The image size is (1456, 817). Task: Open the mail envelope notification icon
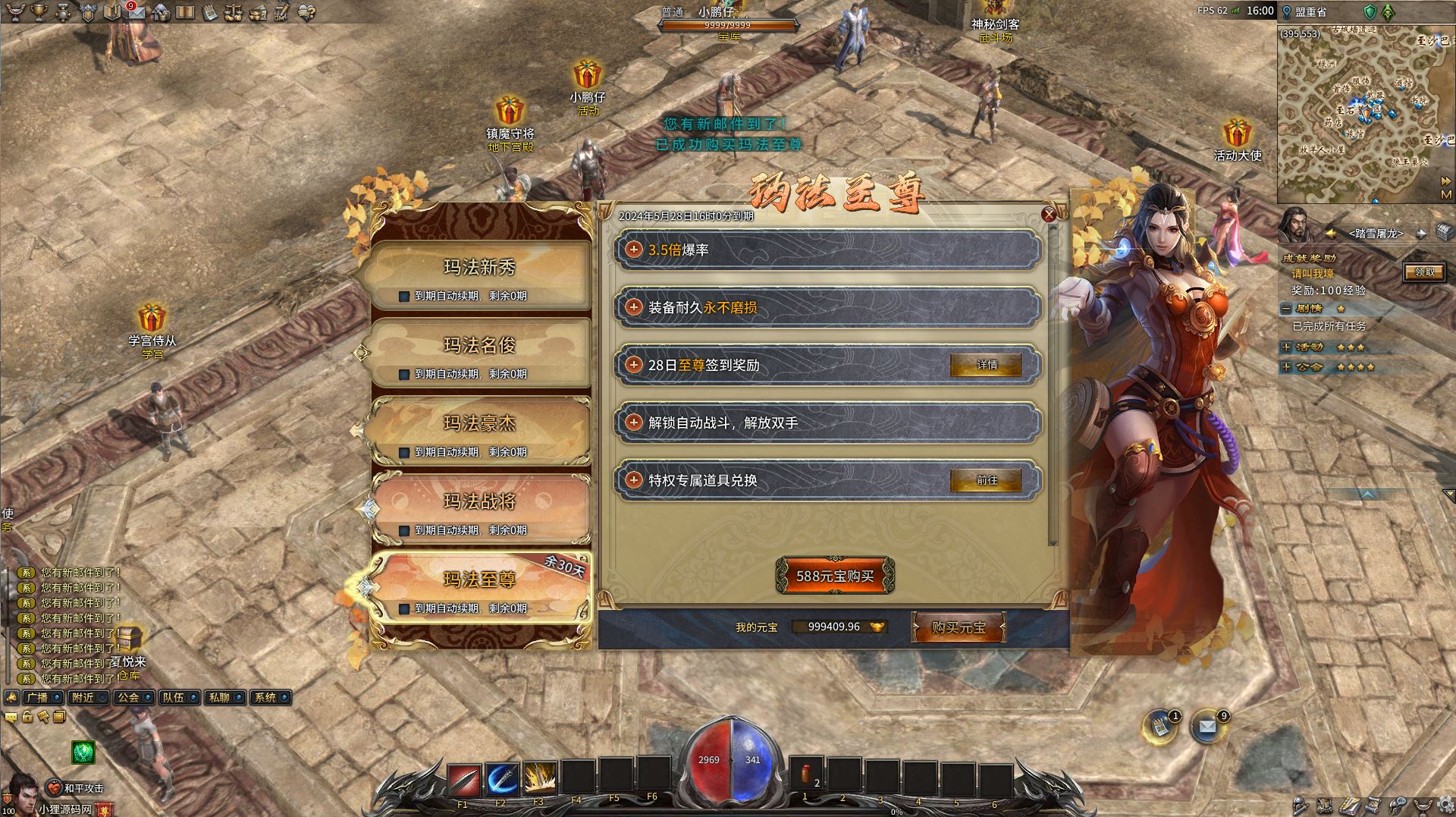coord(1207,727)
